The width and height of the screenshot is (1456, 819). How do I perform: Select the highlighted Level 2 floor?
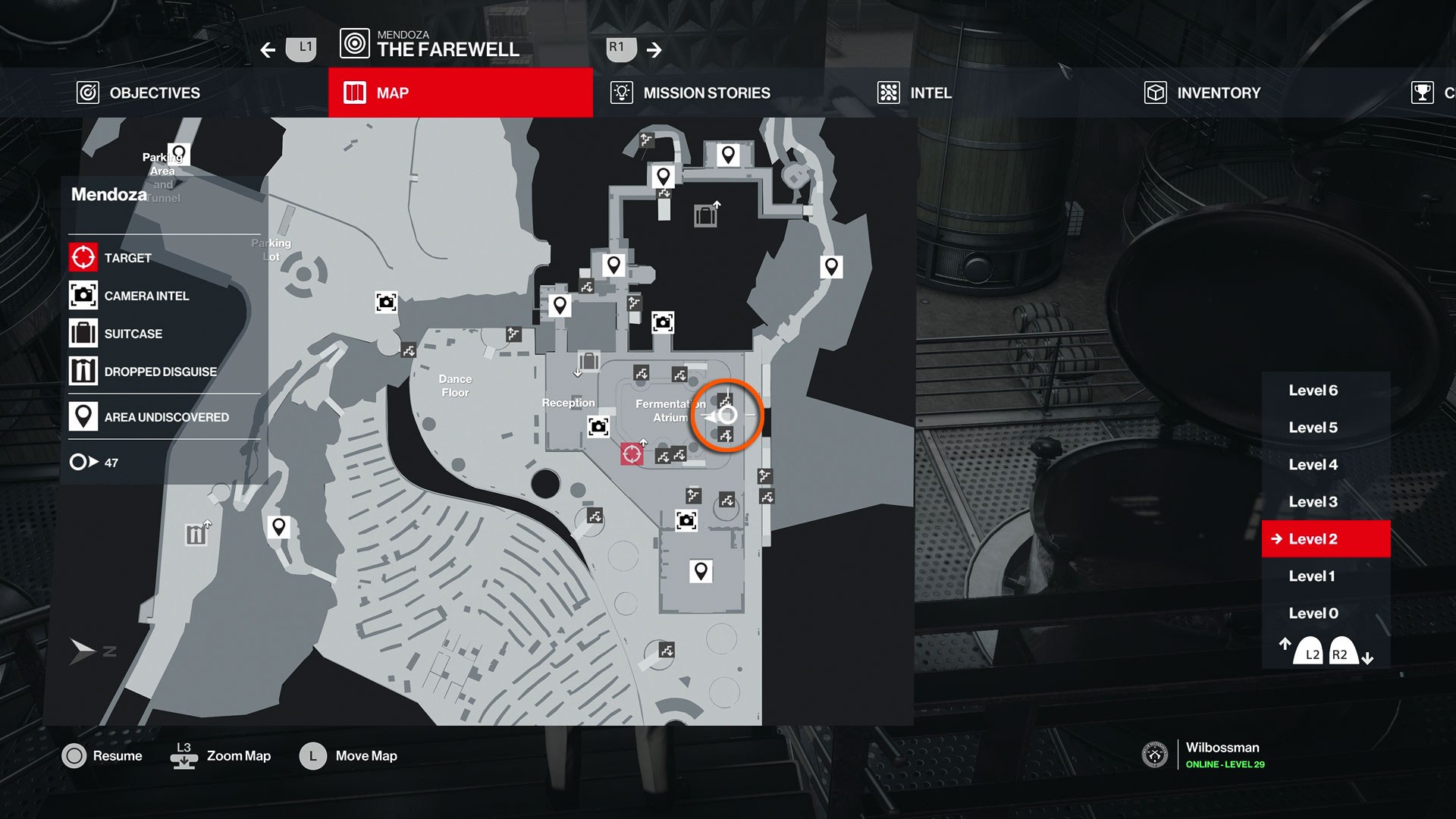pos(1325,539)
